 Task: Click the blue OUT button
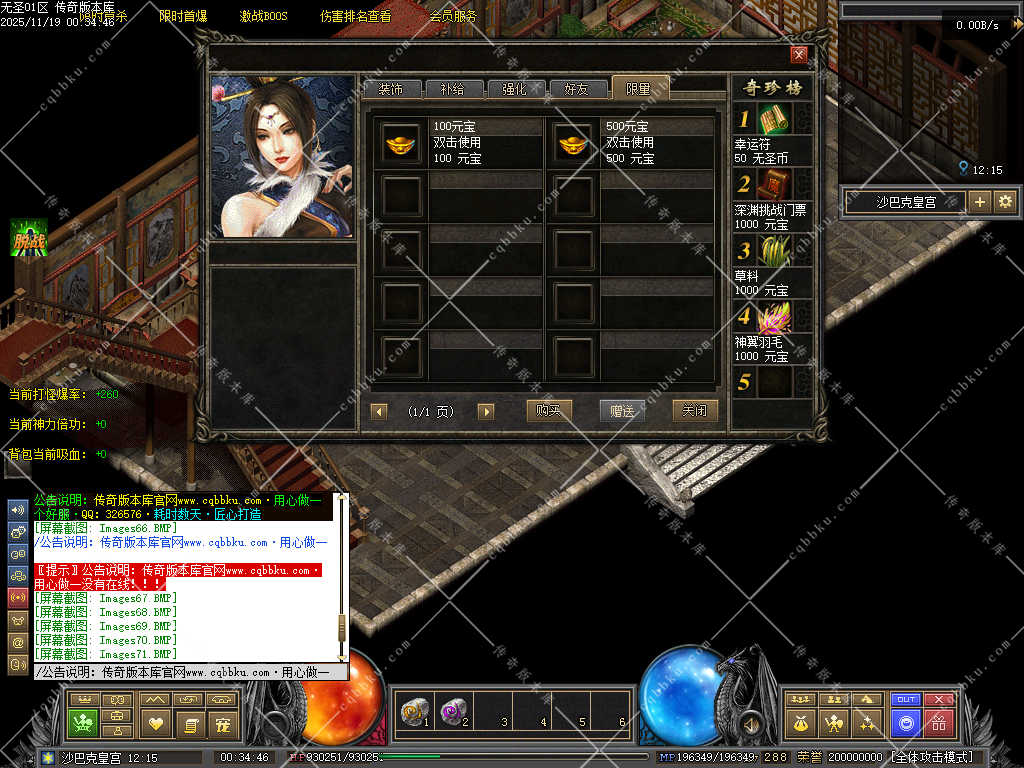906,699
